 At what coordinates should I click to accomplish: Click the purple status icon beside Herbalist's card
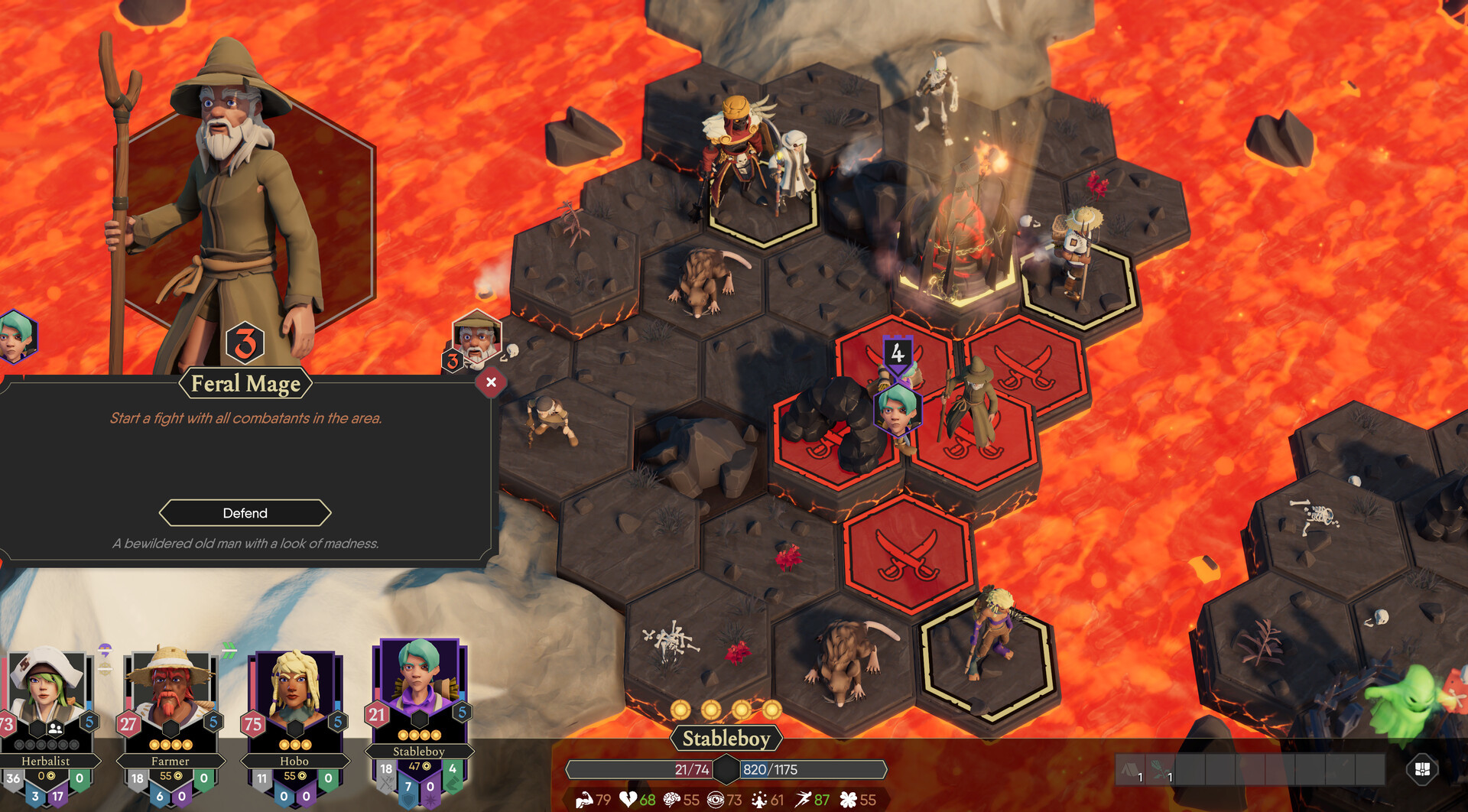(x=106, y=651)
